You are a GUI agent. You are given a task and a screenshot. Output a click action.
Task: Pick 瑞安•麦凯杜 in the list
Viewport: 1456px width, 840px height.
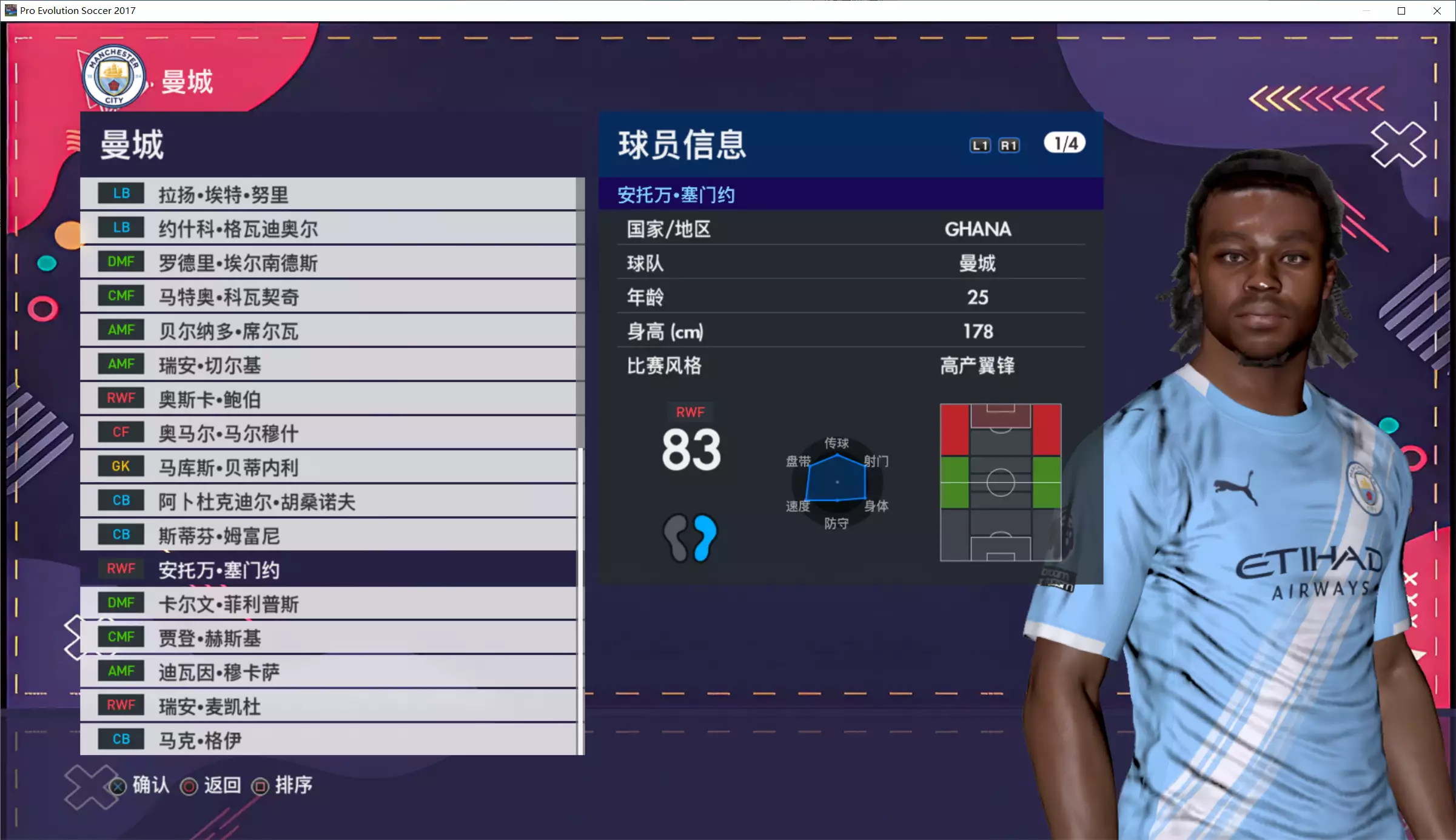coord(327,705)
